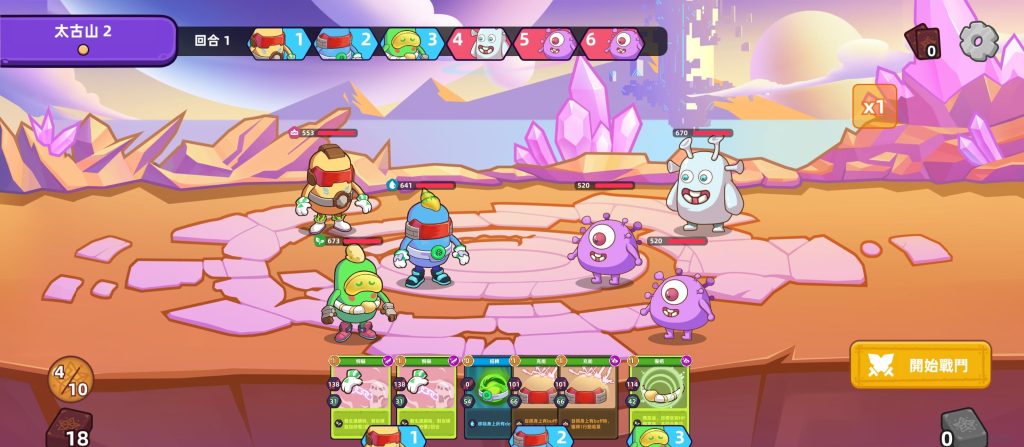
Task: Open the gear settings menu
Action: point(978,42)
